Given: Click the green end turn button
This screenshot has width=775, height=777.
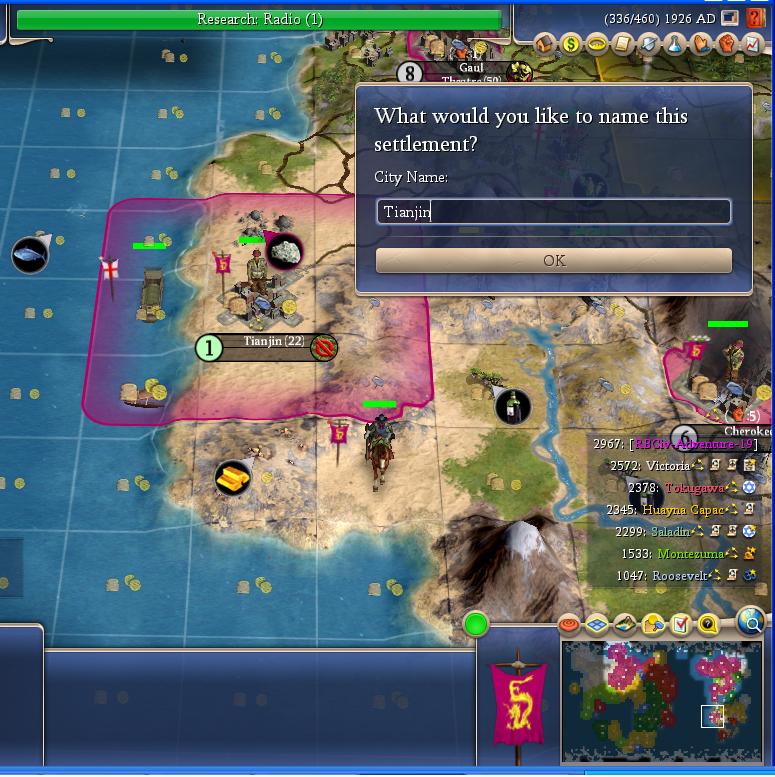Looking at the screenshot, I should [476, 625].
